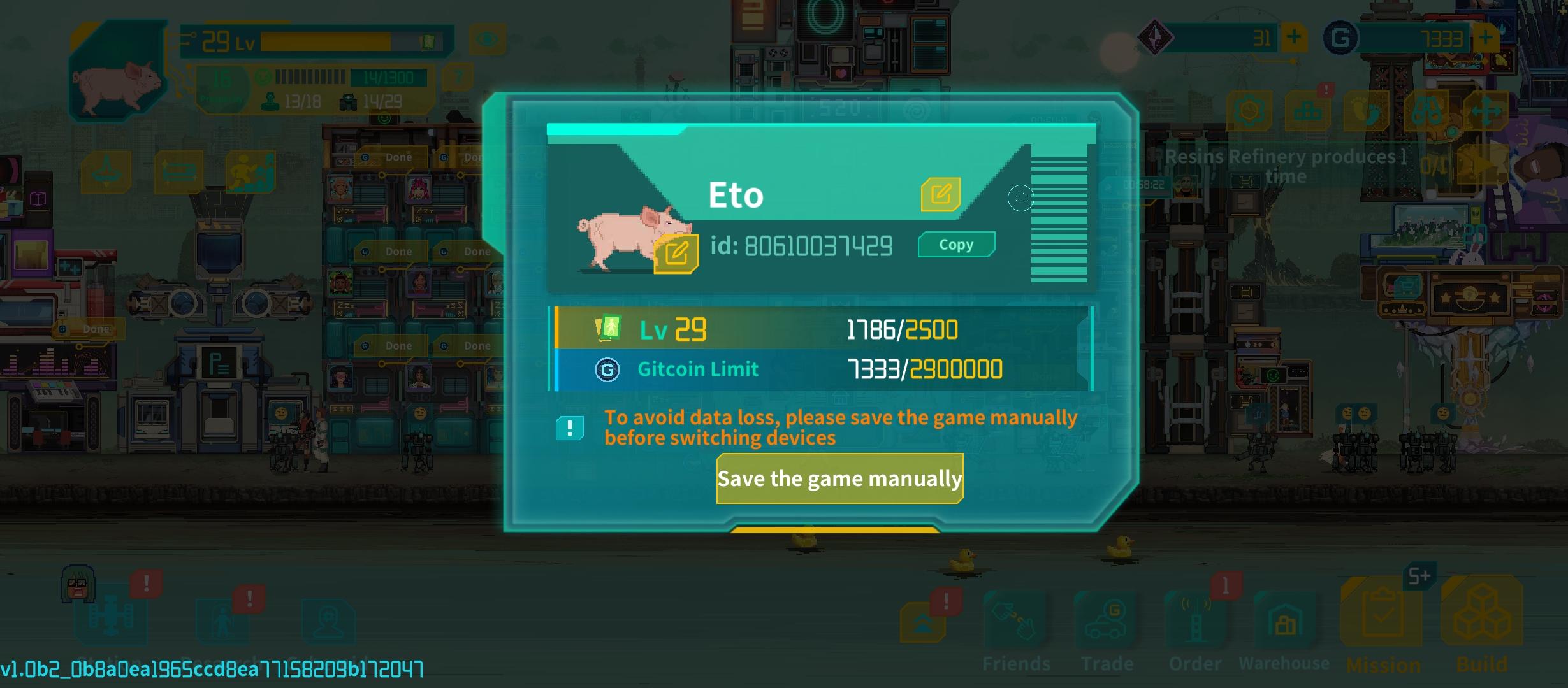Copy the player id 80610037429
Screen dimensions: 1568x688
pyautogui.click(x=955, y=244)
